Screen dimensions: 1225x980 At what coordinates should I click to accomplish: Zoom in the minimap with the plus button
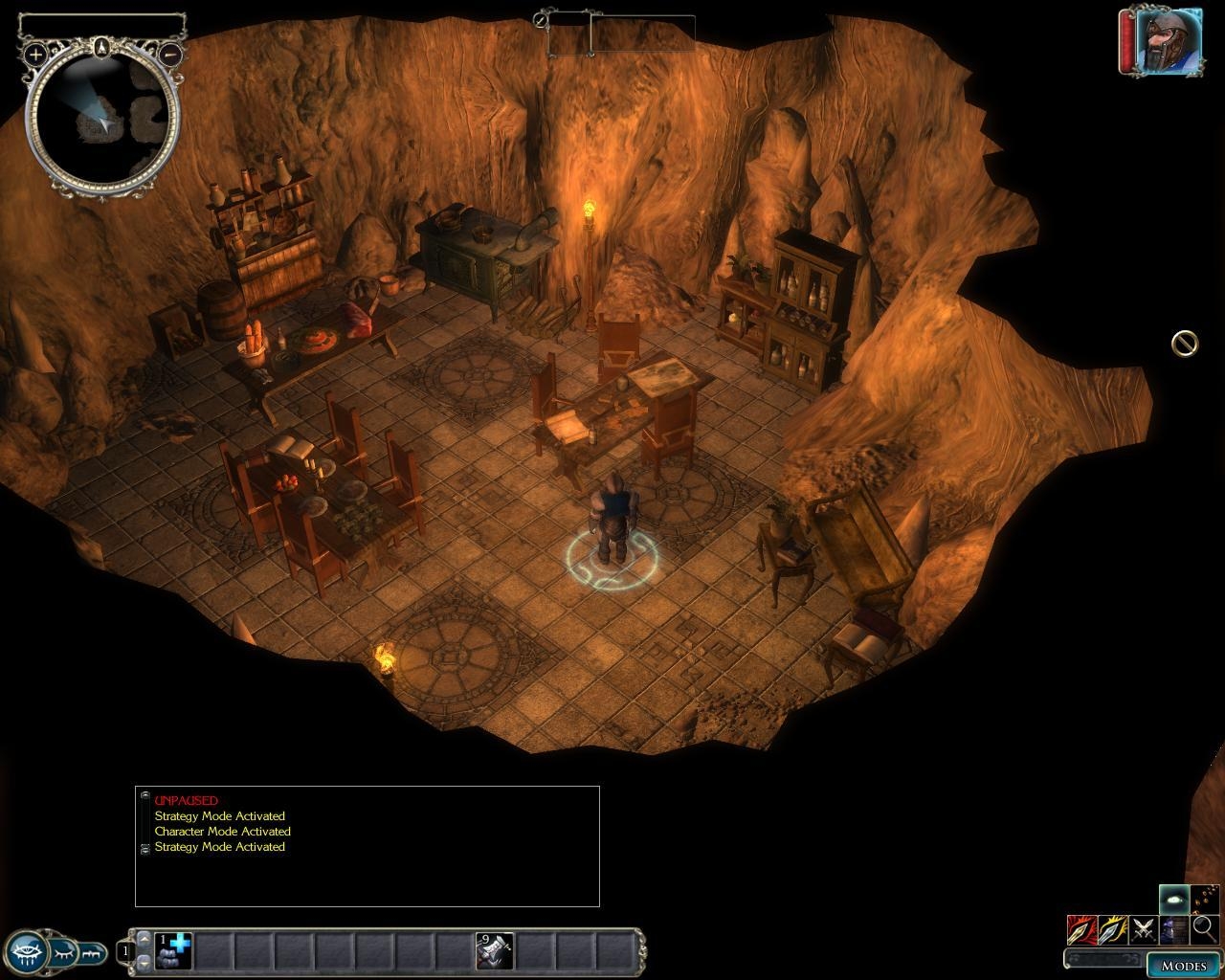pyautogui.click(x=35, y=55)
